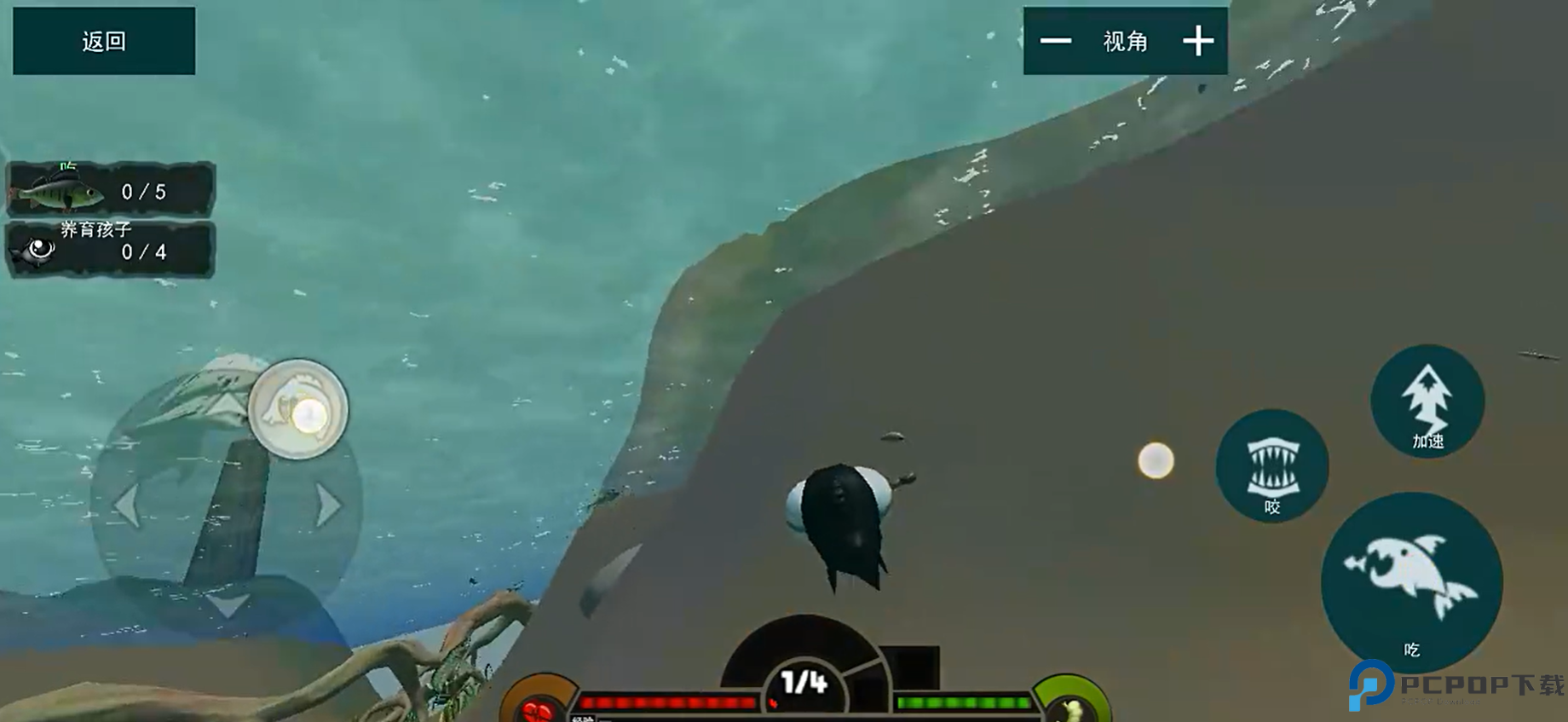
Task: Select the 养育孩子 quest tracker
Action: 111,249
